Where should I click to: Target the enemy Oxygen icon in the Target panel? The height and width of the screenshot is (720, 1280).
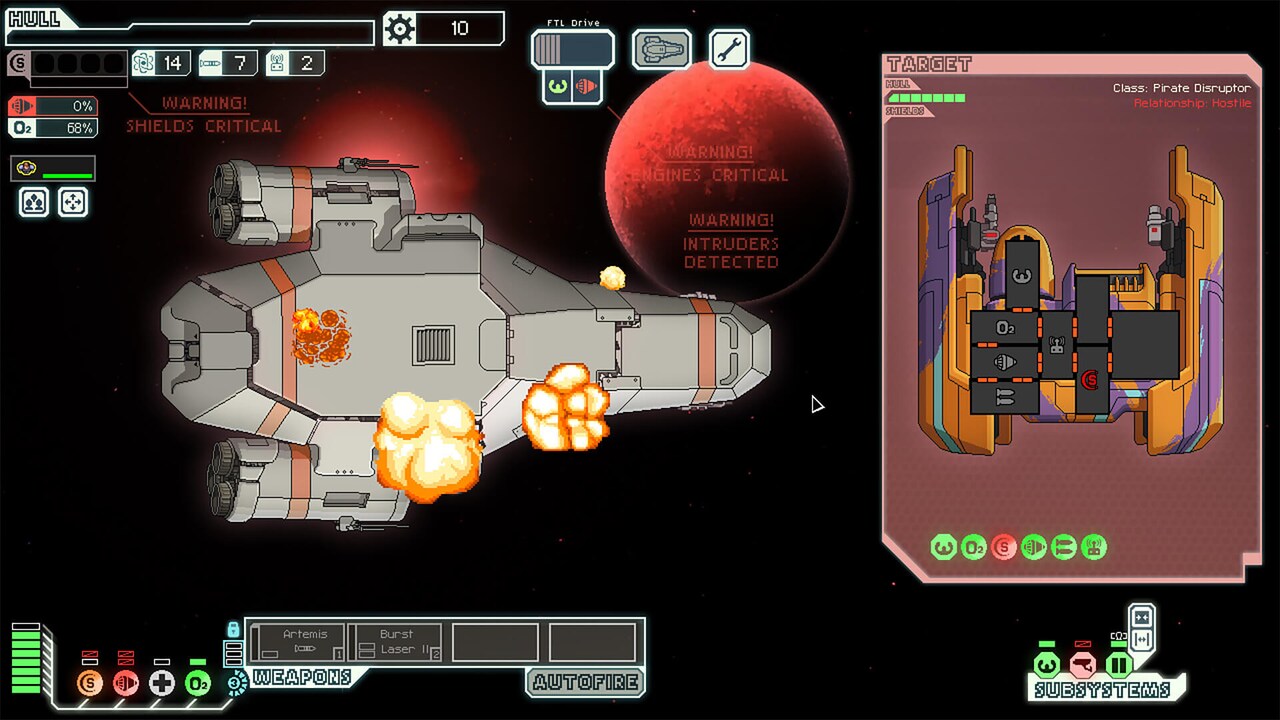coord(974,548)
